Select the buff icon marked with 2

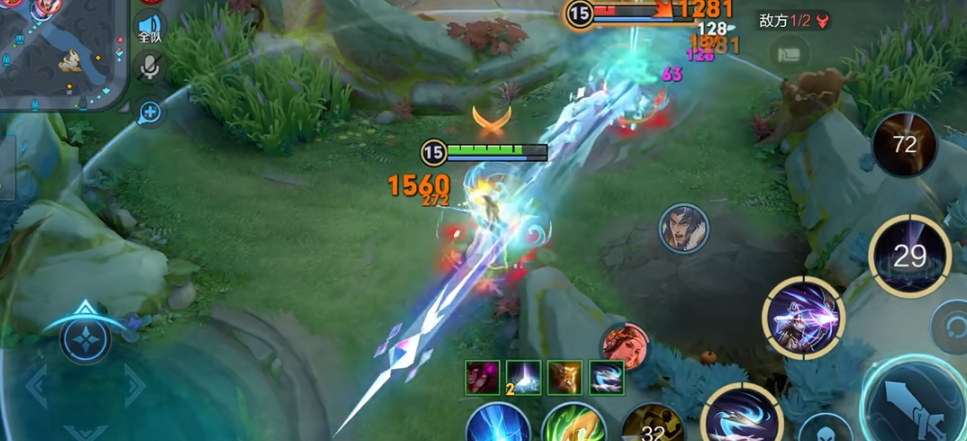click(x=521, y=377)
